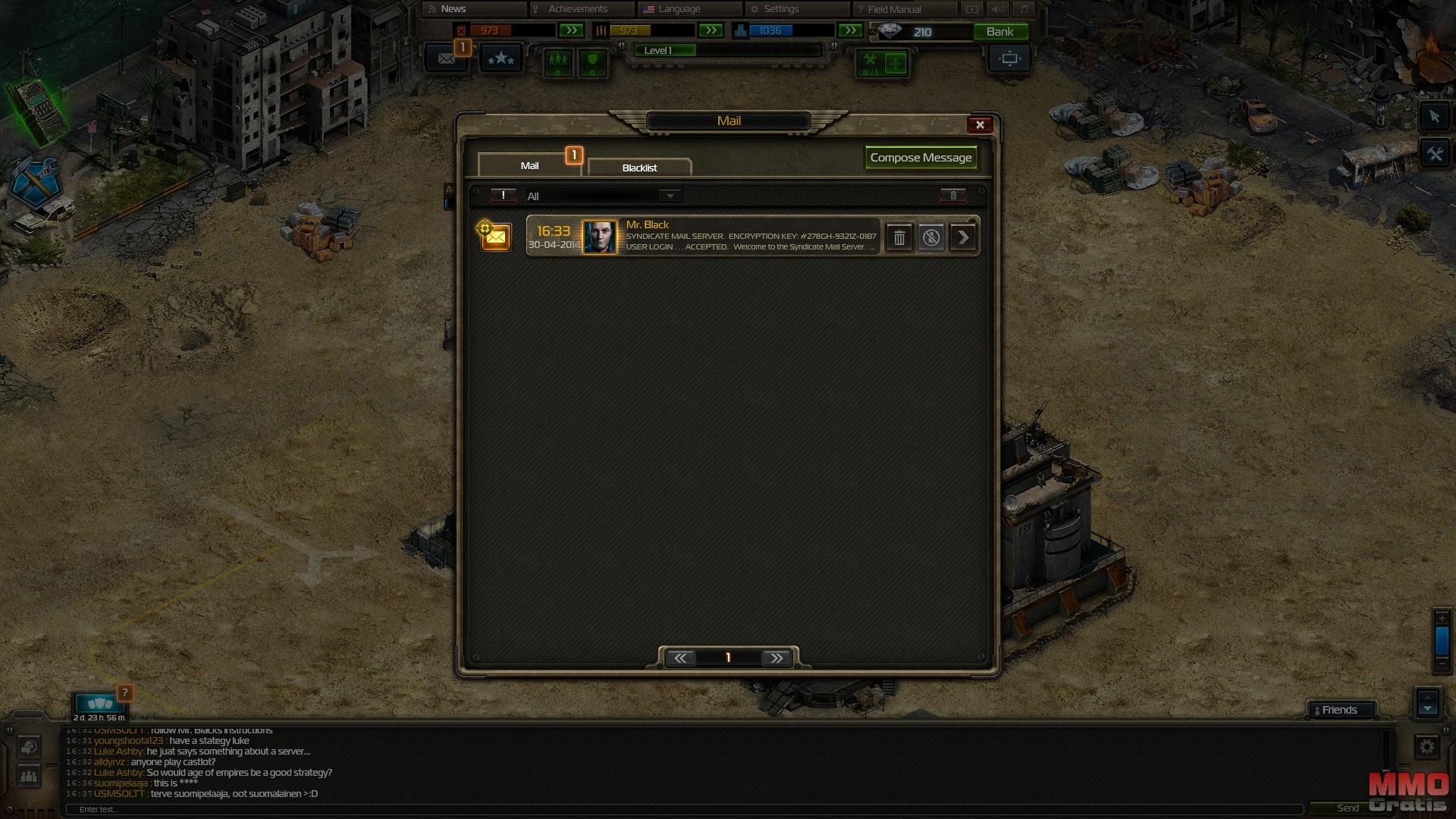This screenshot has width=1456, height=819.
Task: Close the Mail window
Action: tap(980, 125)
